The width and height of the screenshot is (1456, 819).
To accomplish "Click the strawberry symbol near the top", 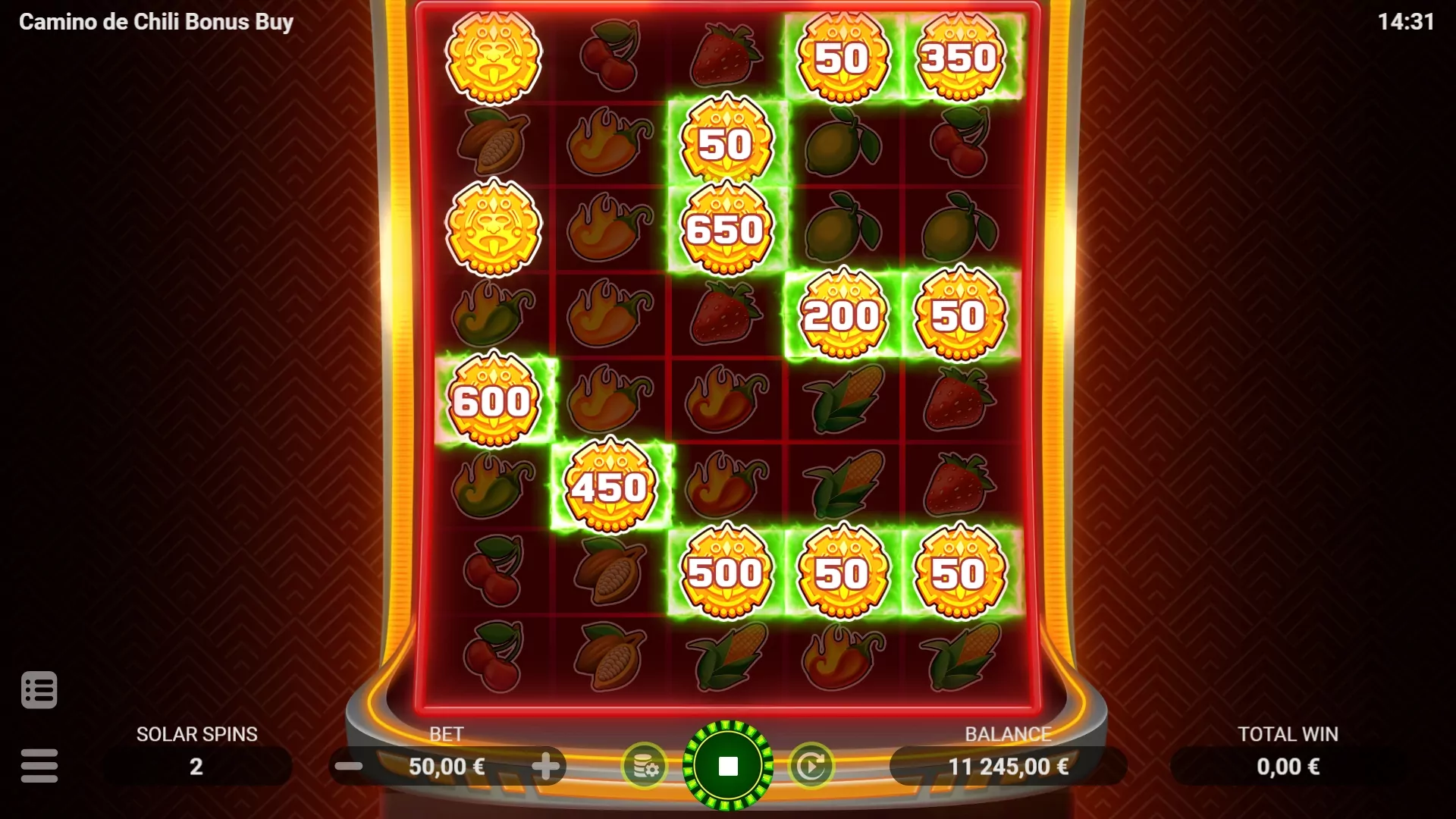I will click(724, 57).
